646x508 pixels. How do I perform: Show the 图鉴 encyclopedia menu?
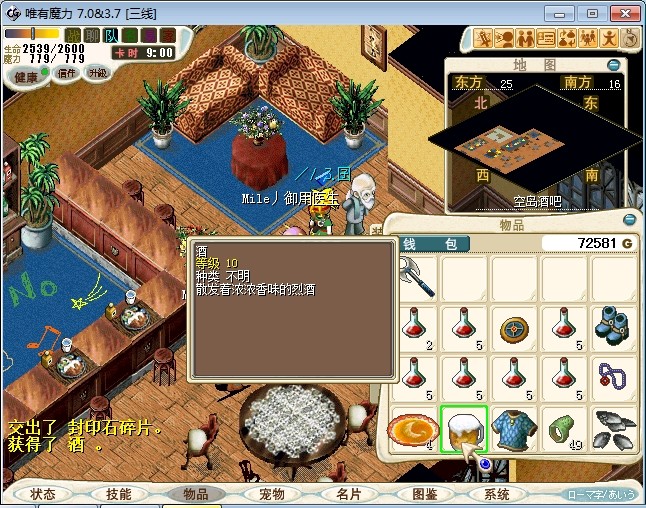click(x=424, y=494)
